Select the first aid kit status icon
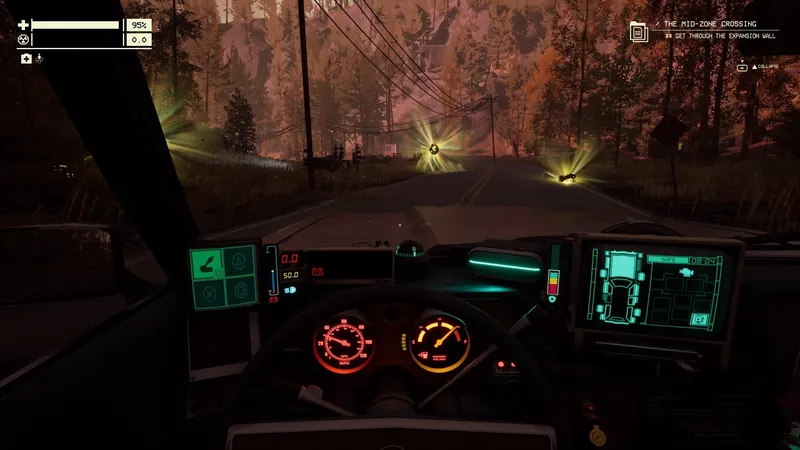This screenshot has width=800, height=450. click(26, 59)
